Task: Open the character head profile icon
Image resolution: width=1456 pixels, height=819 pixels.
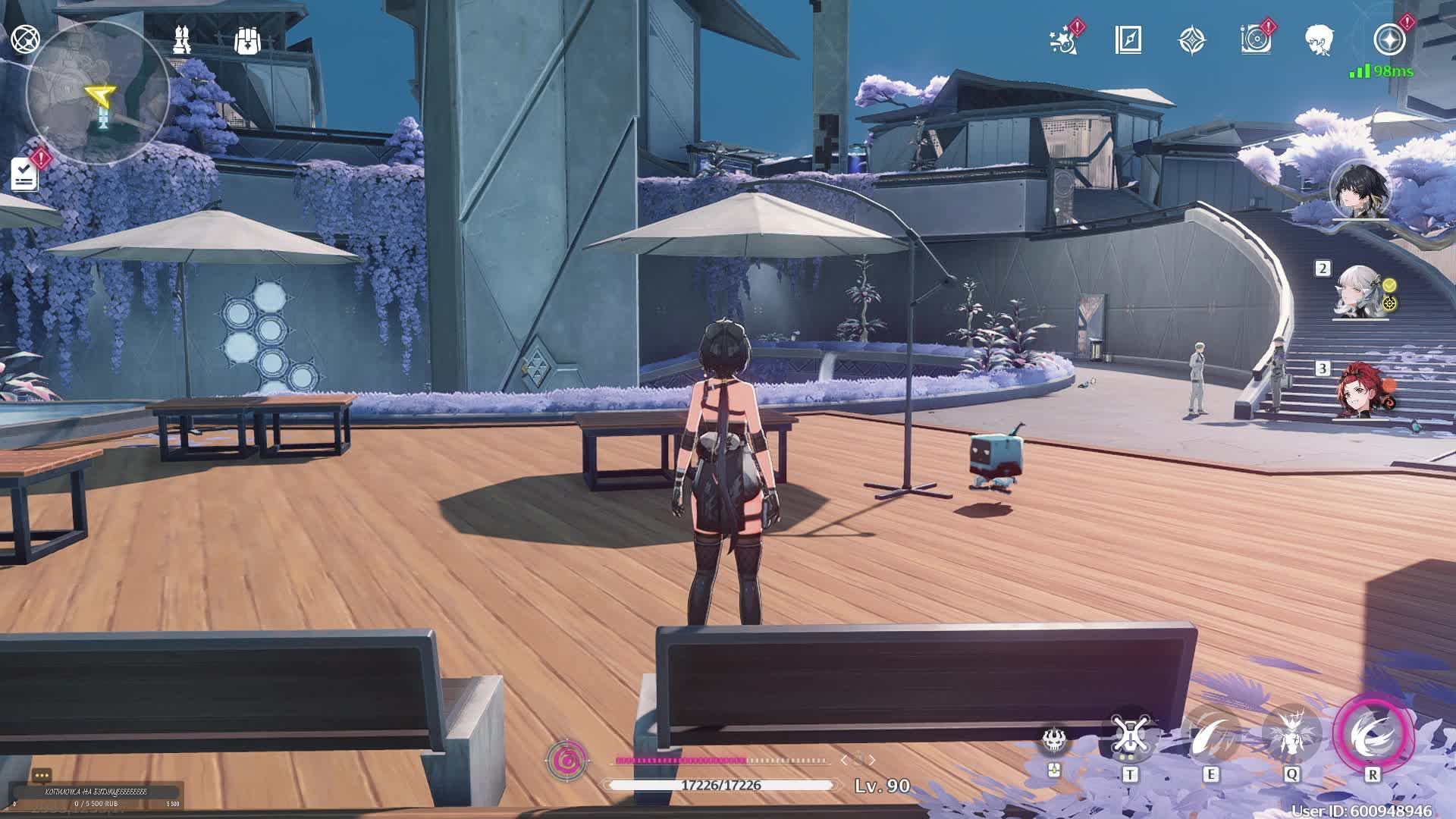Action: (1319, 40)
